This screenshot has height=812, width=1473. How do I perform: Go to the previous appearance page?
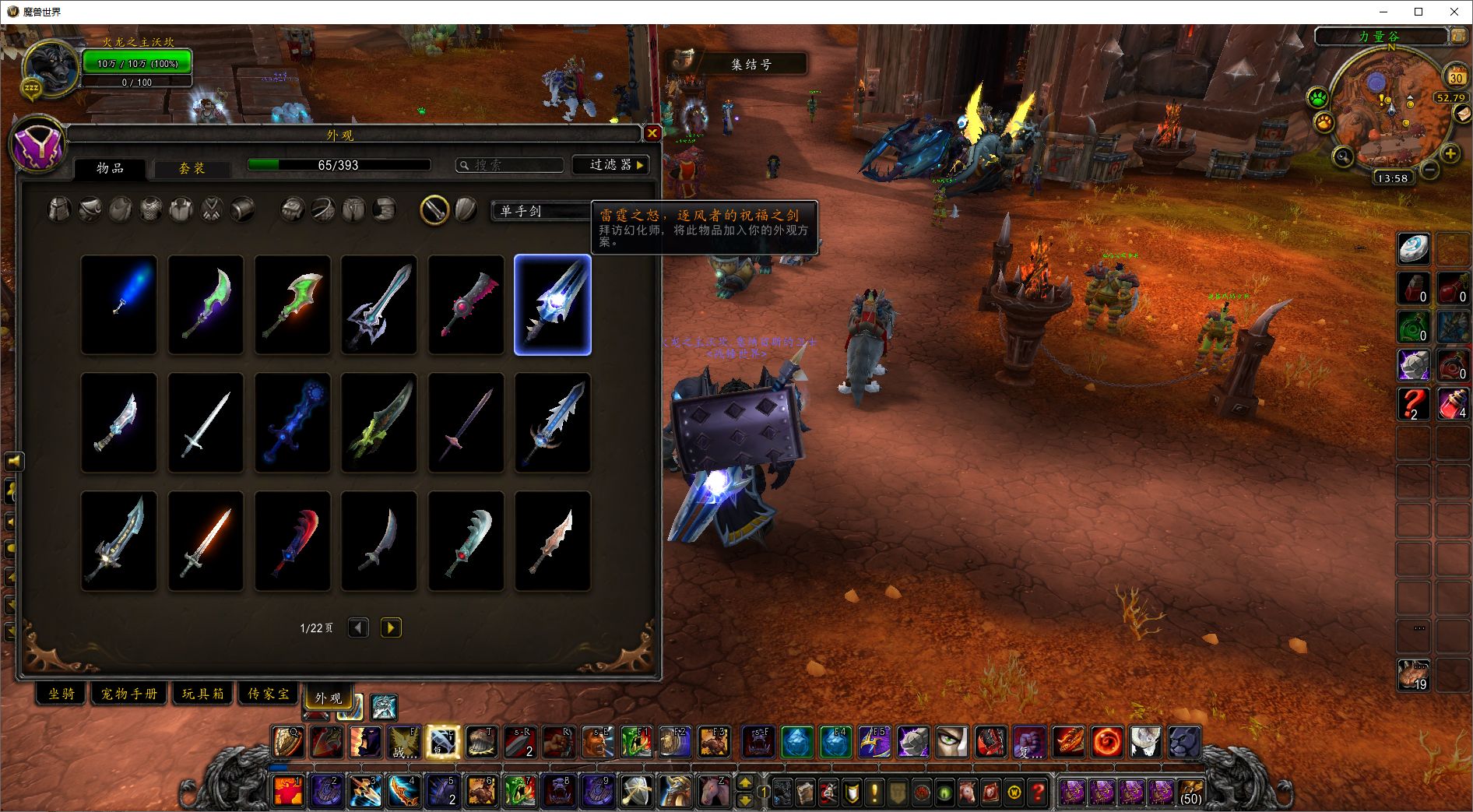pyautogui.click(x=358, y=627)
